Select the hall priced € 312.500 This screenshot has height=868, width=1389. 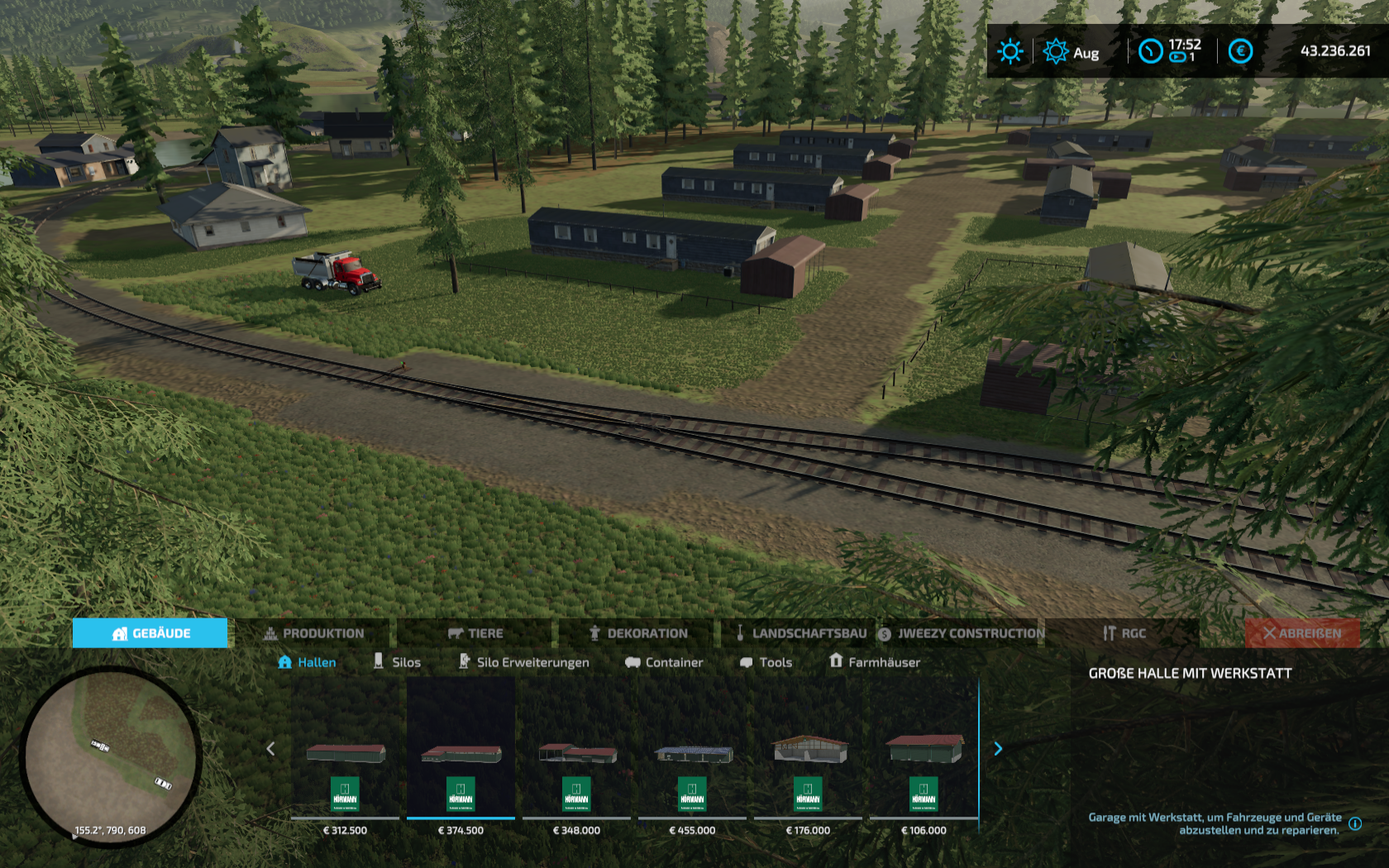click(x=345, y=756)
